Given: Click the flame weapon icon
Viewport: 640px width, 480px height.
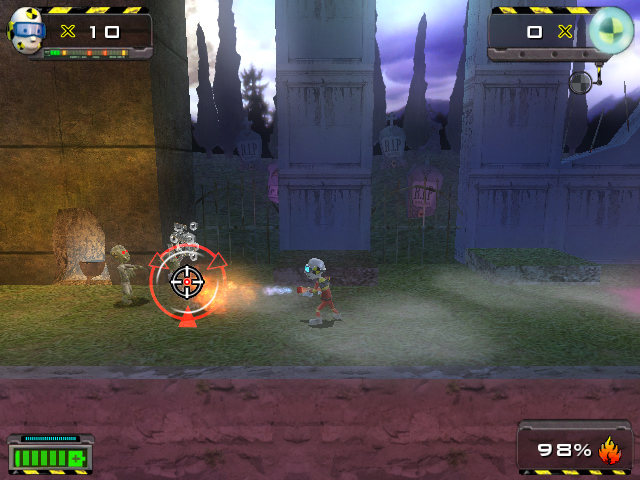Looking at the screenshot, I should click(x=609, y=451).
